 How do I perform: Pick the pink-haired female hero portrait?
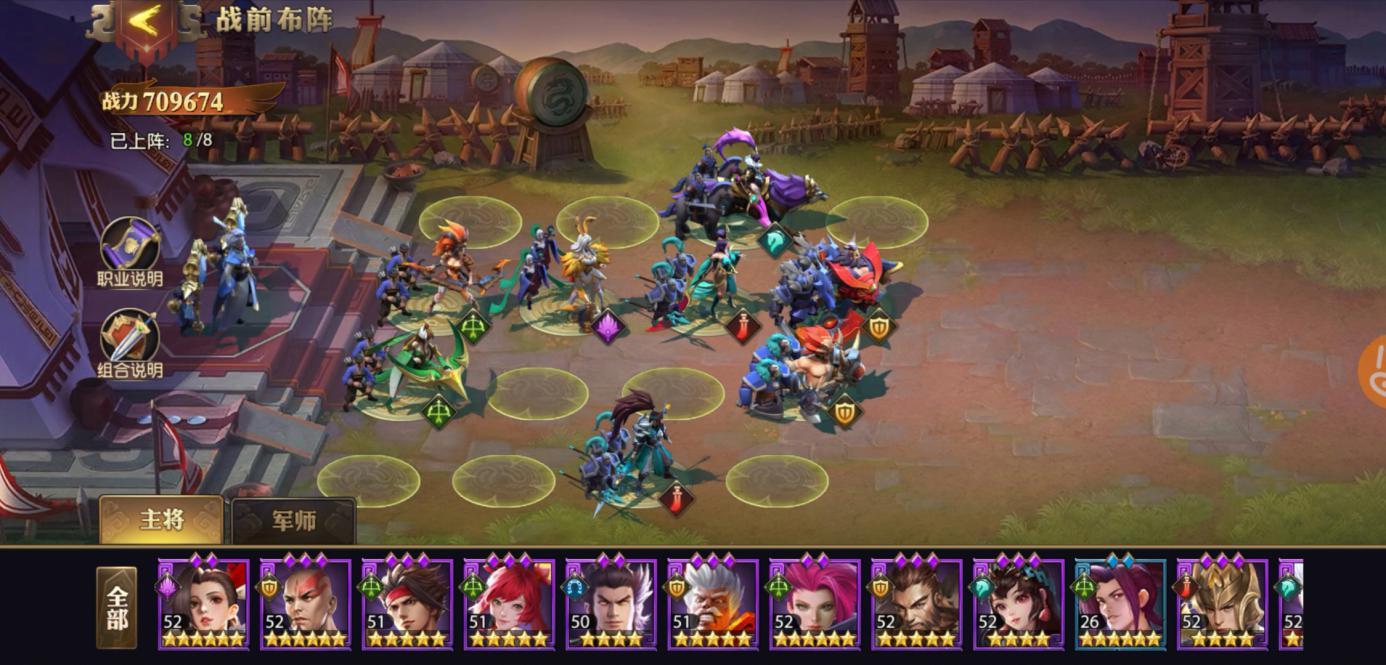coord(815,604)
